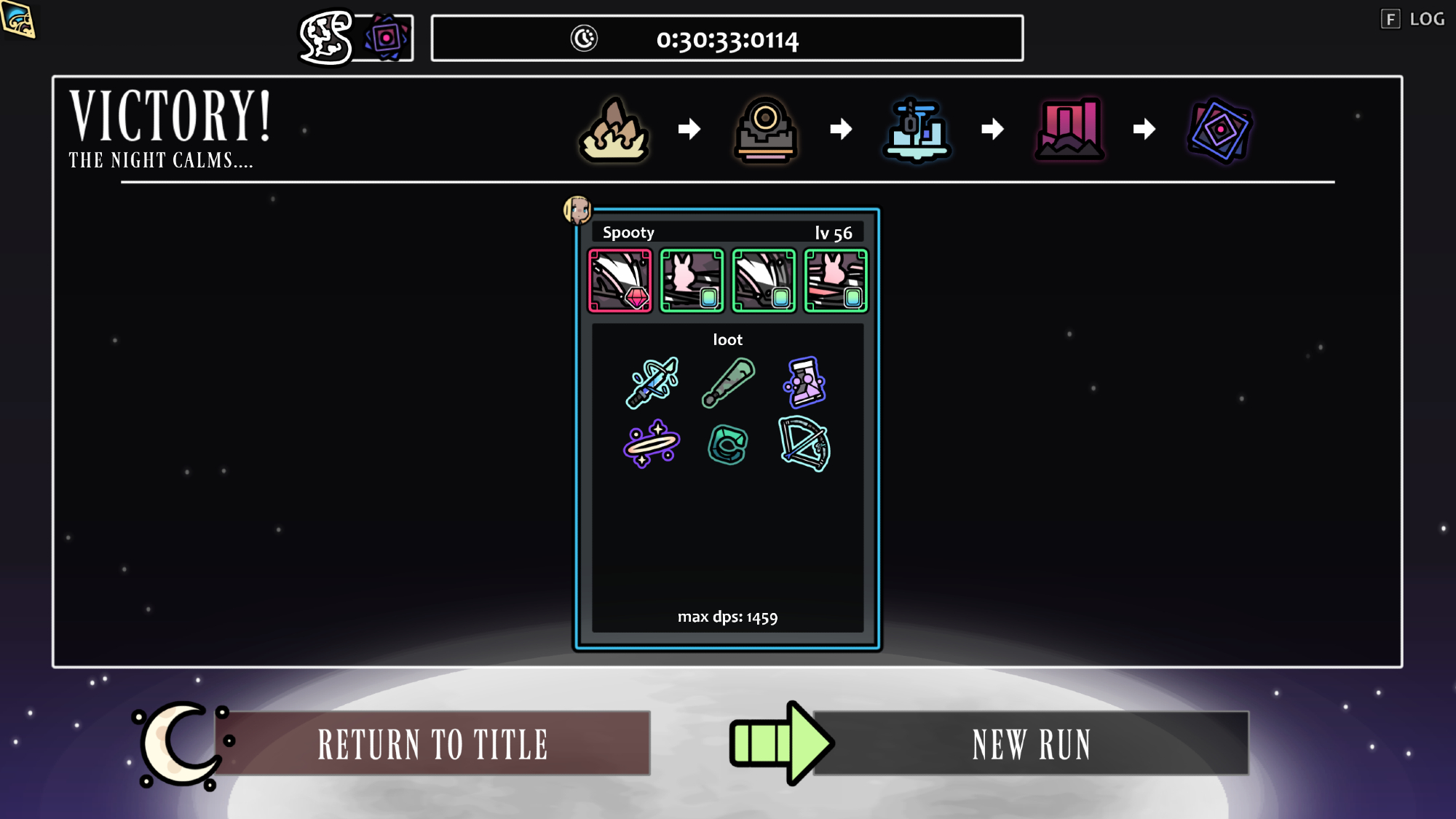Inspect the sparkling halo ring loot
The height and width of the screenshot is (819, 1456).
[x=652, y=443]
